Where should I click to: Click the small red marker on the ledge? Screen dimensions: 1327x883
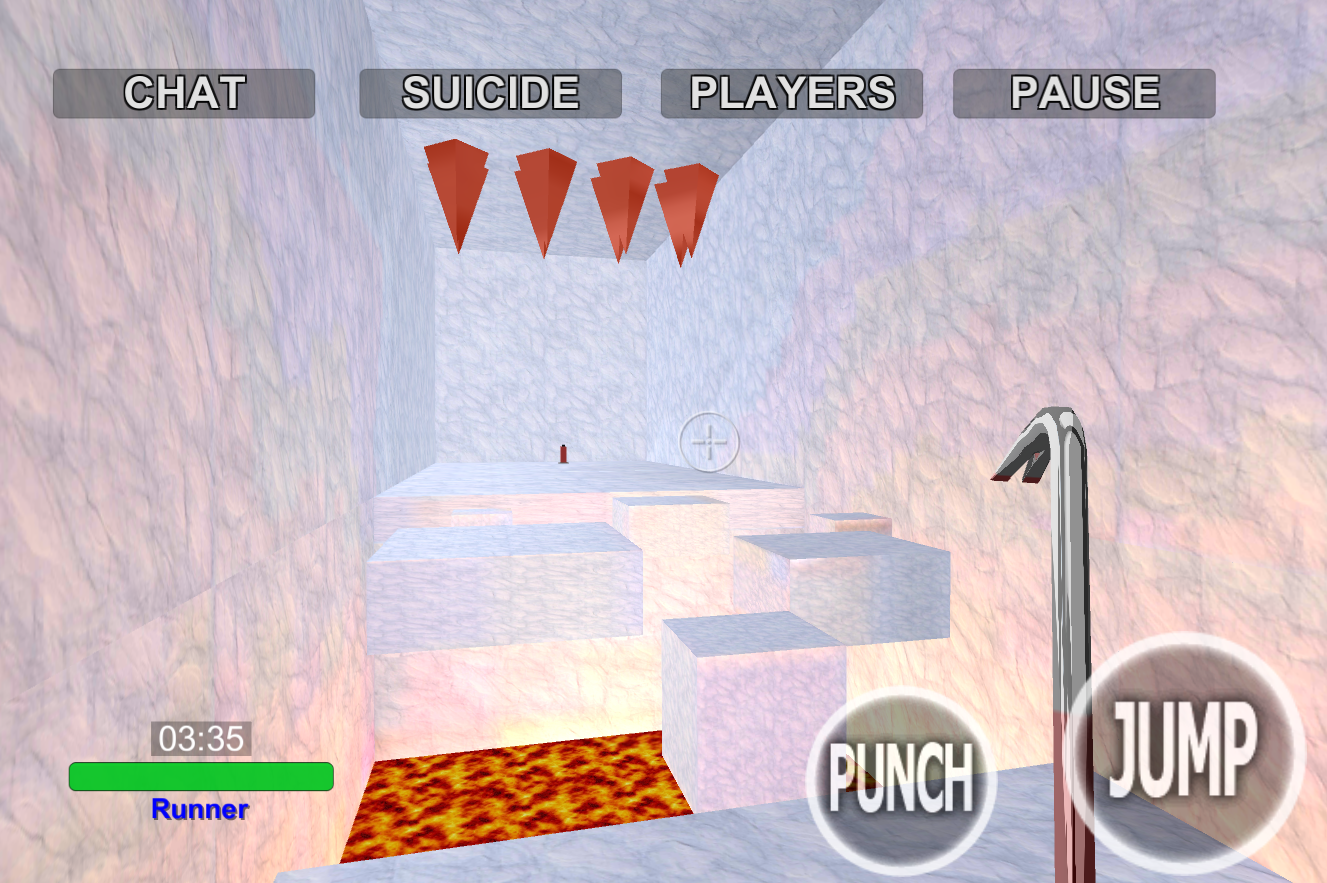pos(562,455)
